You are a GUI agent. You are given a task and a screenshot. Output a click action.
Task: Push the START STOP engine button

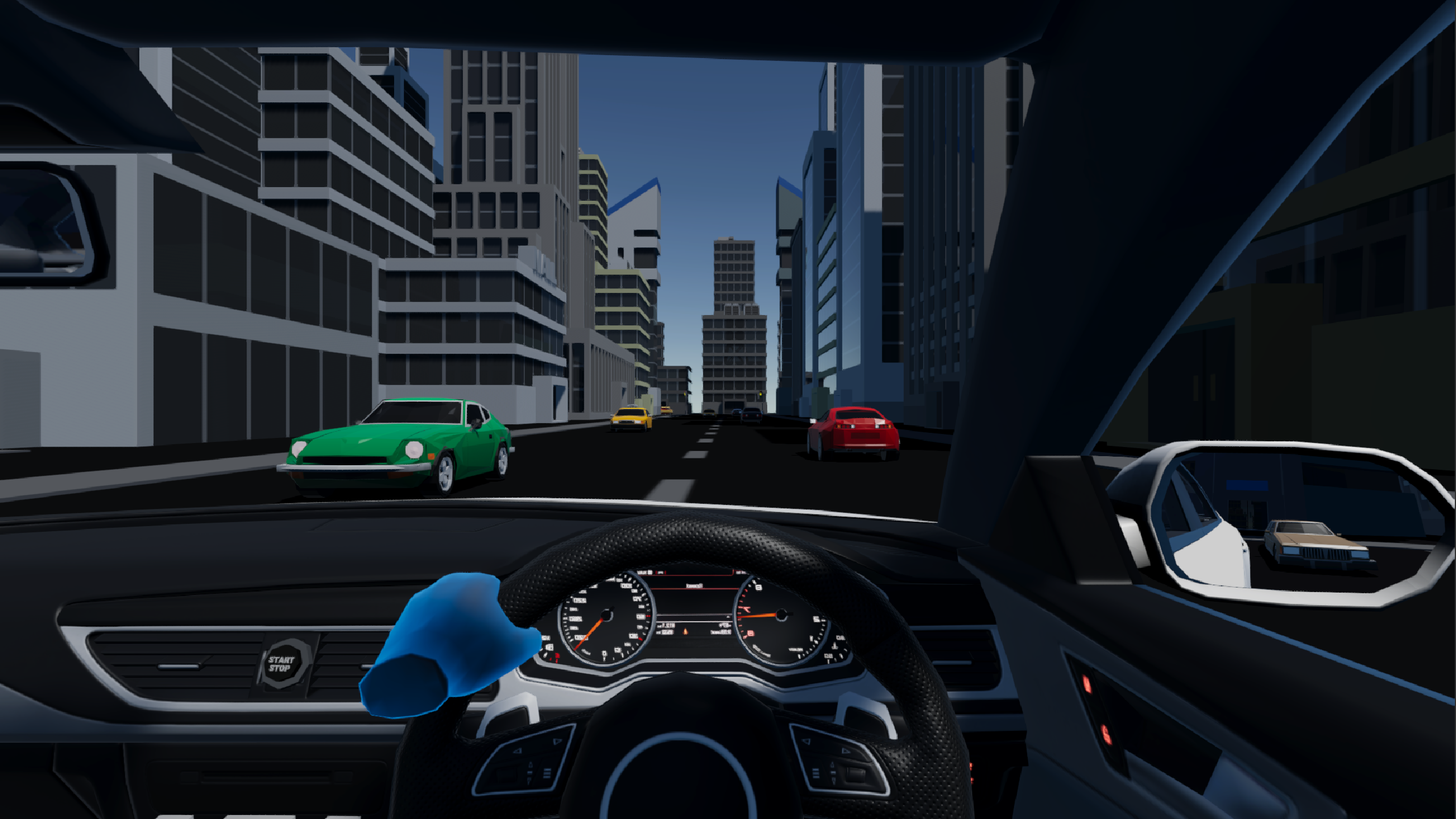pyautogui.click(x=282, y=664)
